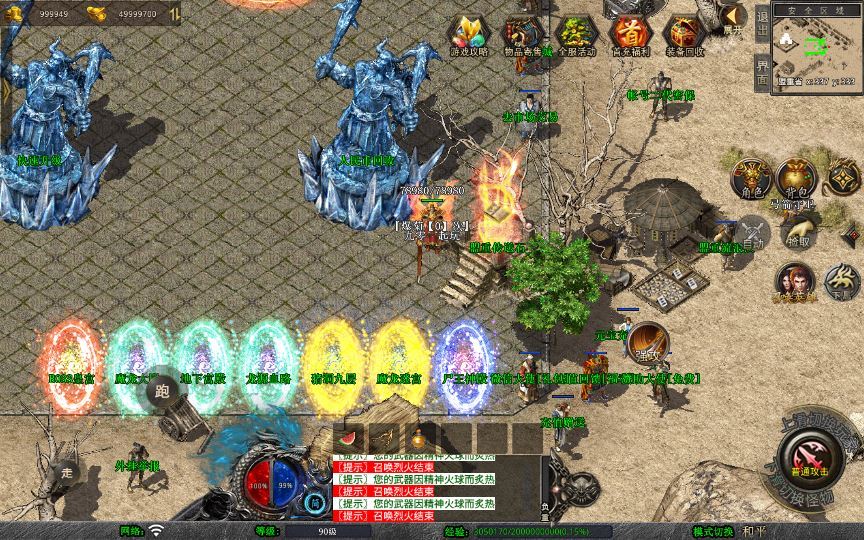The height and width of the screenshot is (540, 864).
Task: Click the 展开 expand arrow
Action: click(x=733, y=17)
